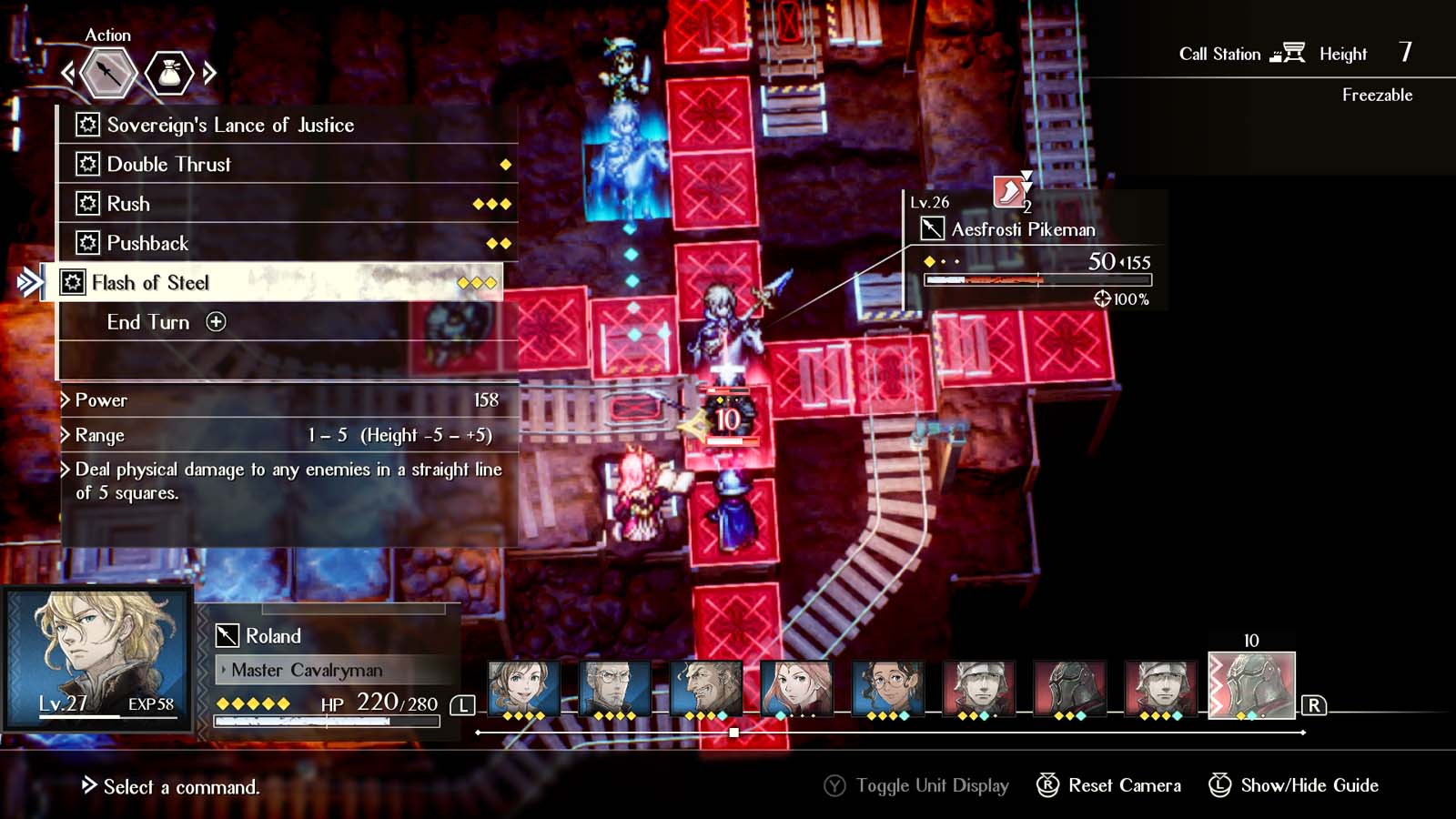Select Double Thrust from the command menu

(168, 165)
